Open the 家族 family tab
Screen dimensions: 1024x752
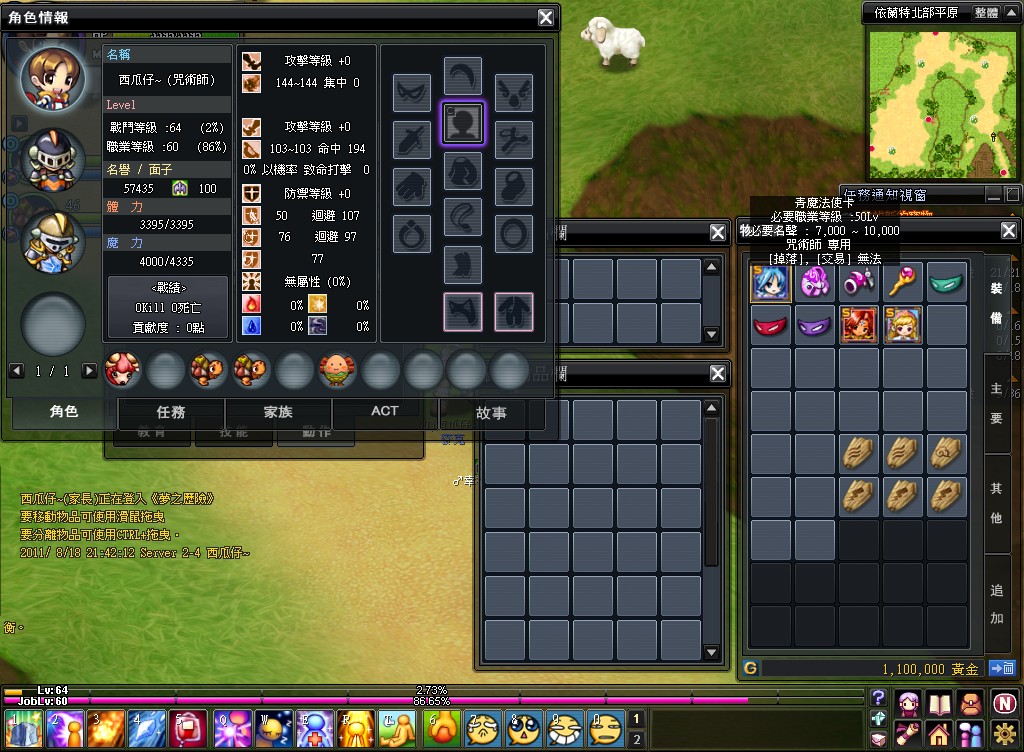pyautogui.click(x=278, y=411)
